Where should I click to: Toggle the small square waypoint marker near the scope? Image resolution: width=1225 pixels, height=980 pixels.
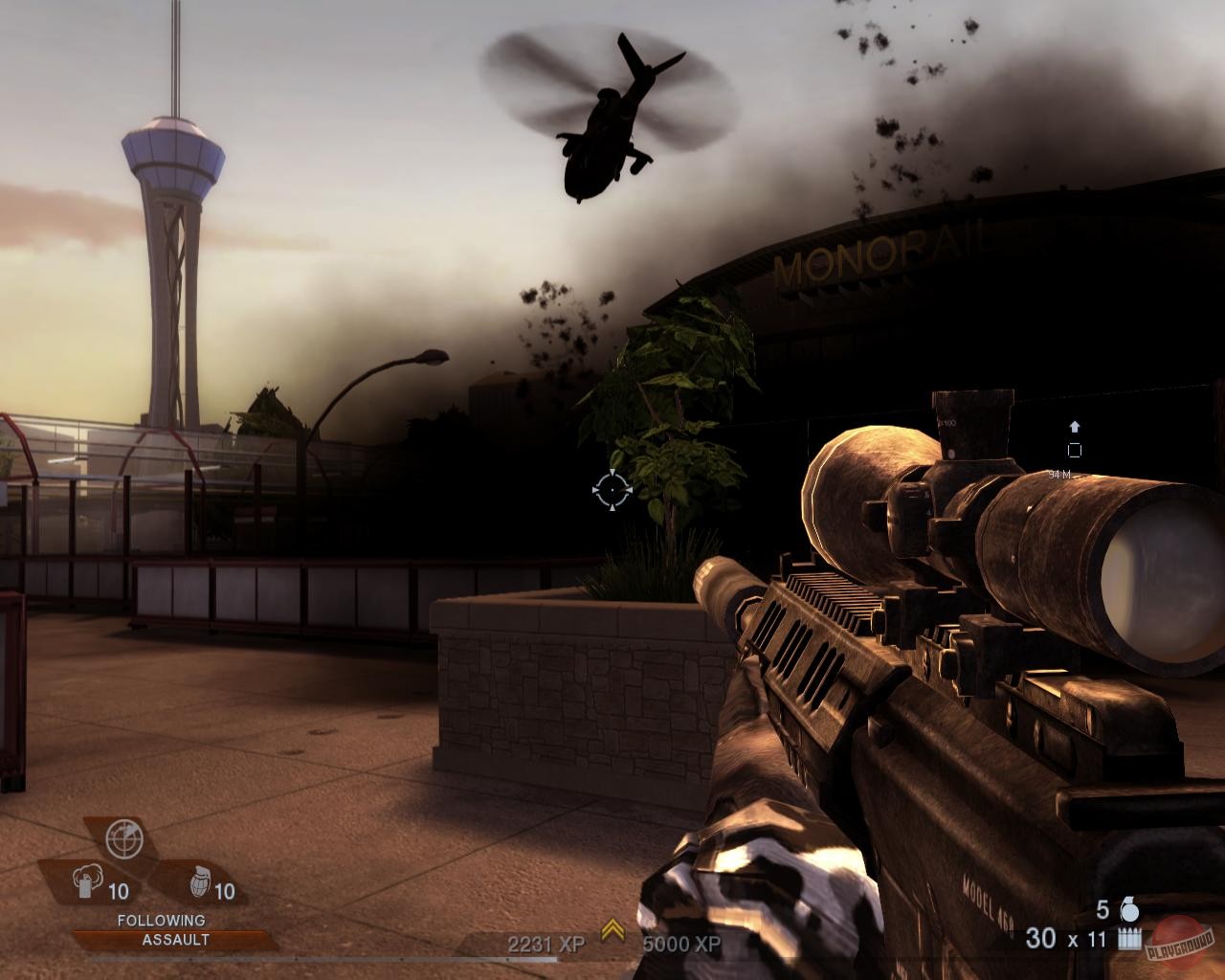coord(1076,449)
